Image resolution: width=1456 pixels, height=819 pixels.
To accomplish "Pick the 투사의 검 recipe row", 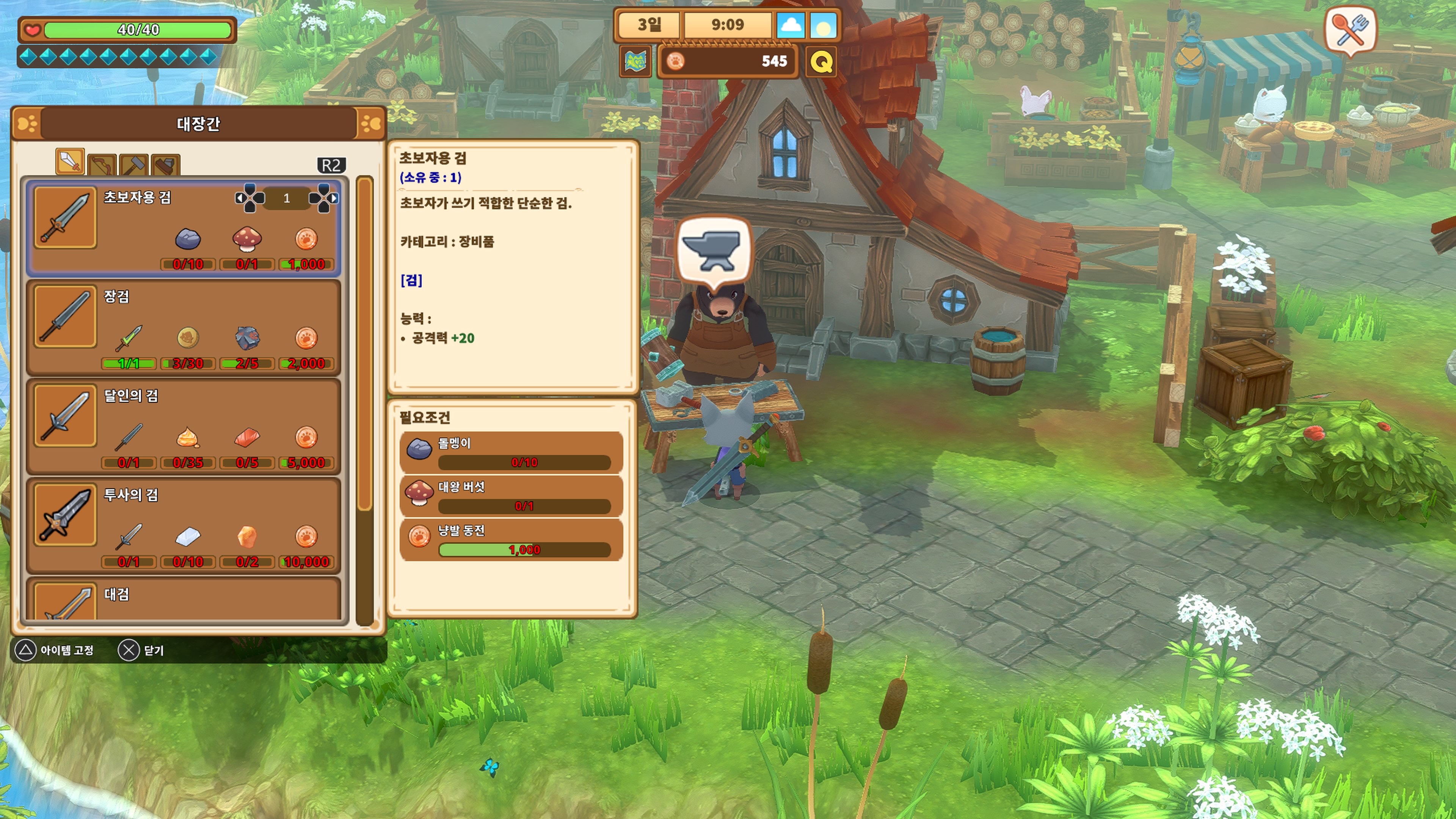I will point(184,526).
